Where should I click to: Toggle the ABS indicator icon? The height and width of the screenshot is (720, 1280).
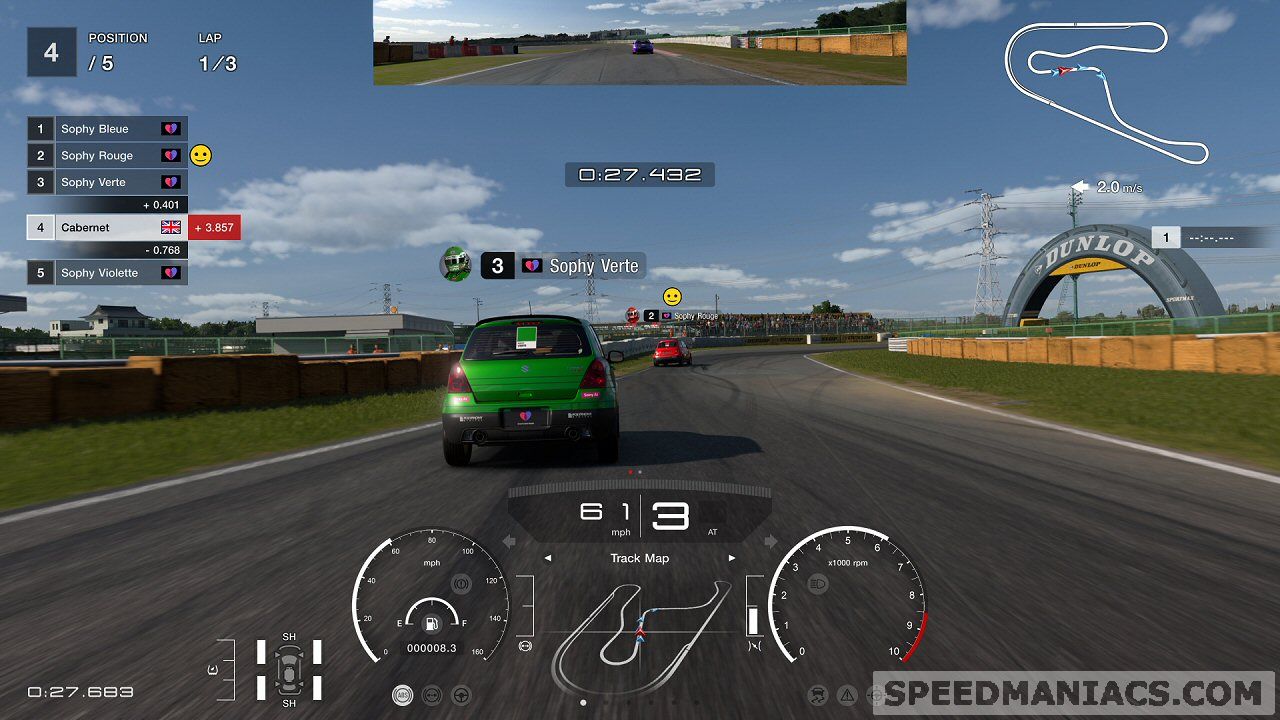click(402, 694)
